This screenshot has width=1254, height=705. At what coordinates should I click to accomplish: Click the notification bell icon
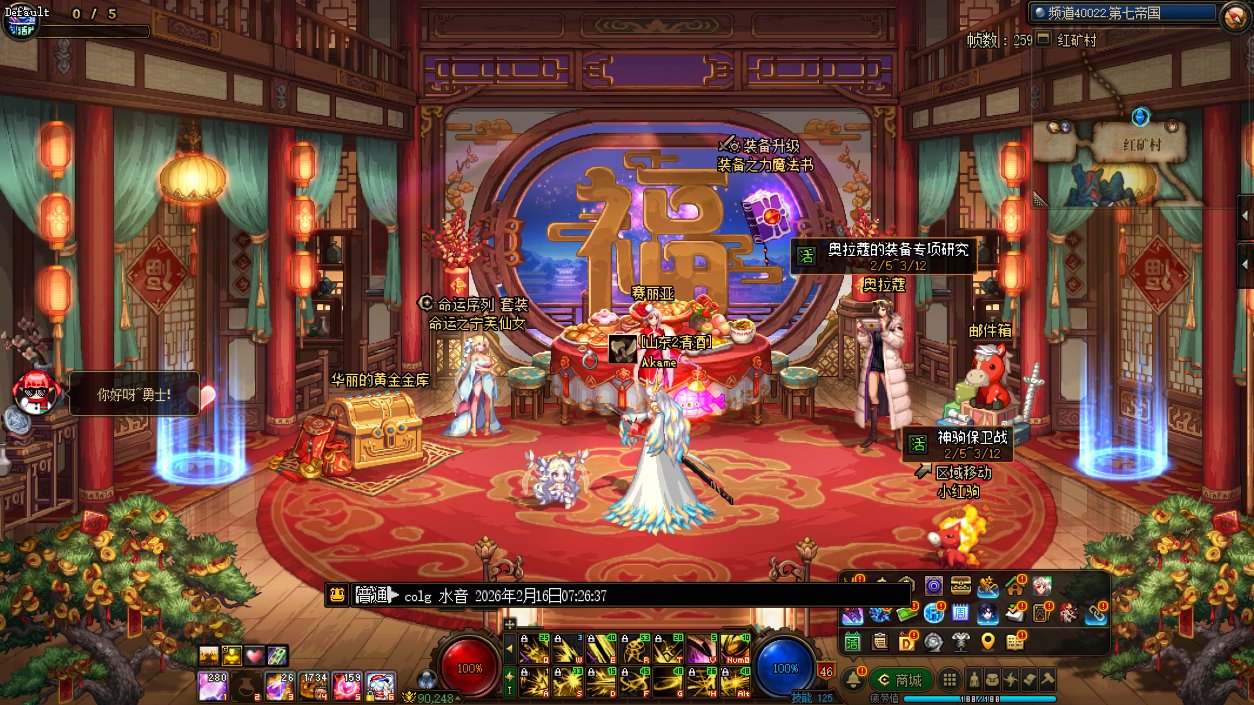[853, 679]
